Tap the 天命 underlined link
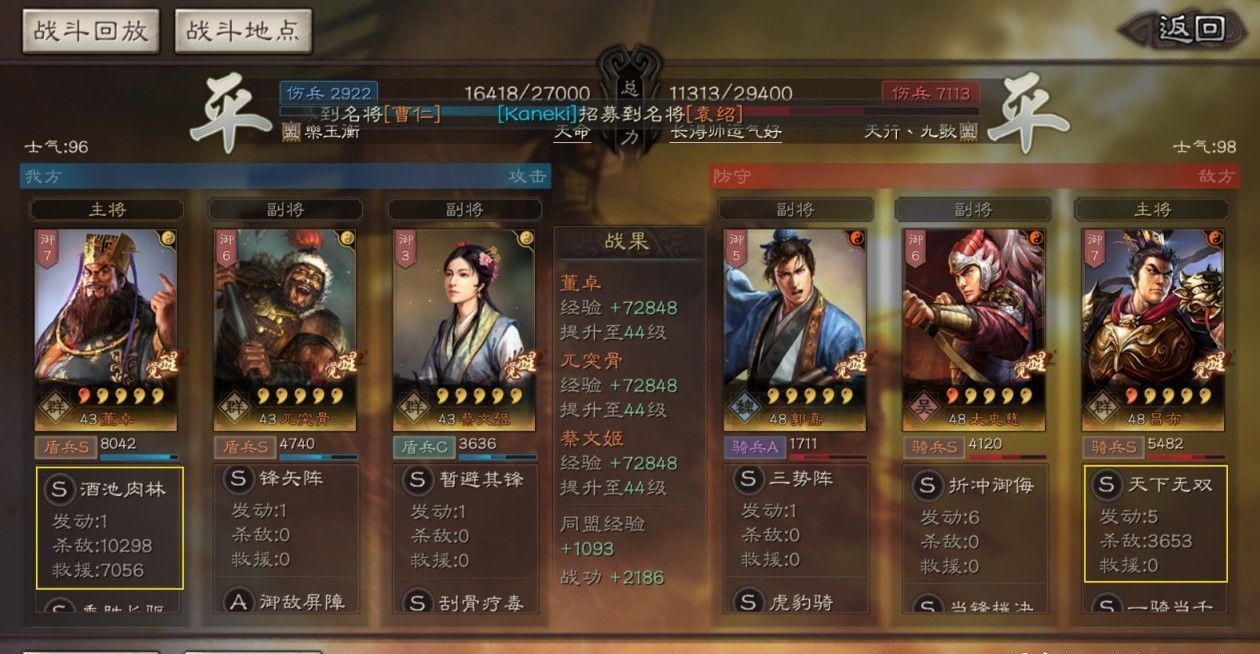This screenshot has width=1260, height=654. point(571,131)
